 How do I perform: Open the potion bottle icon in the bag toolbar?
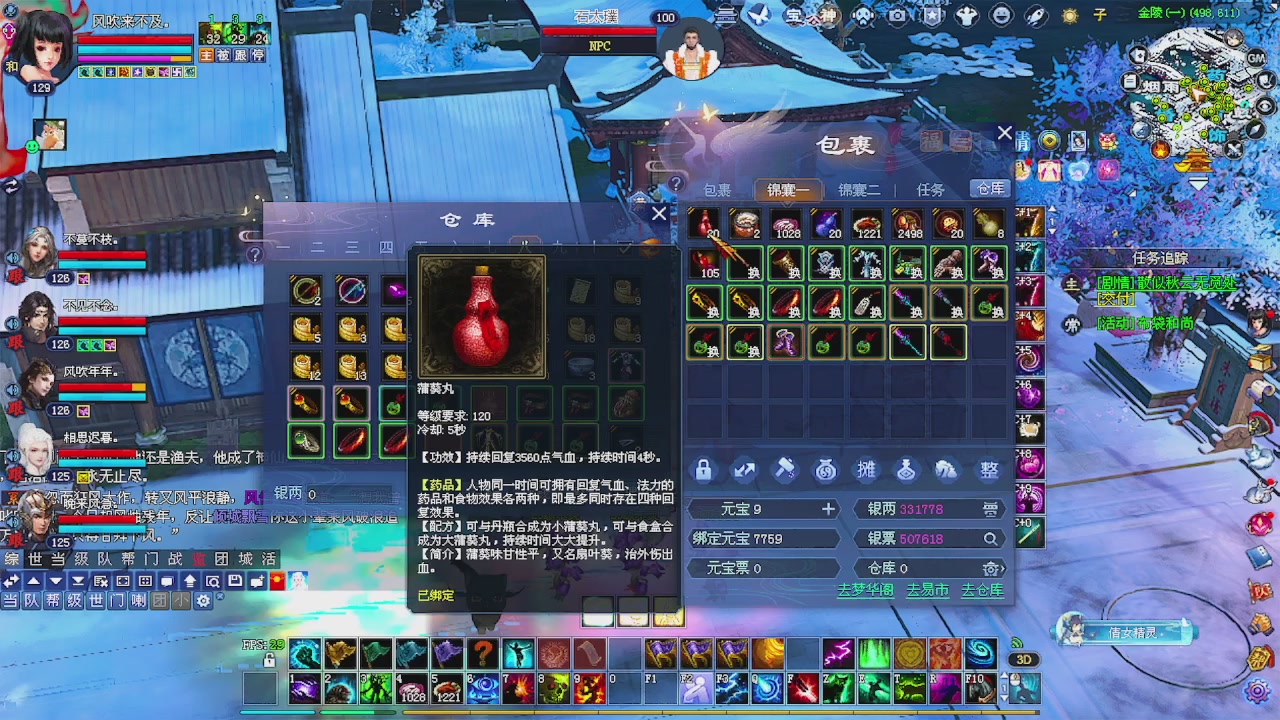907,468
